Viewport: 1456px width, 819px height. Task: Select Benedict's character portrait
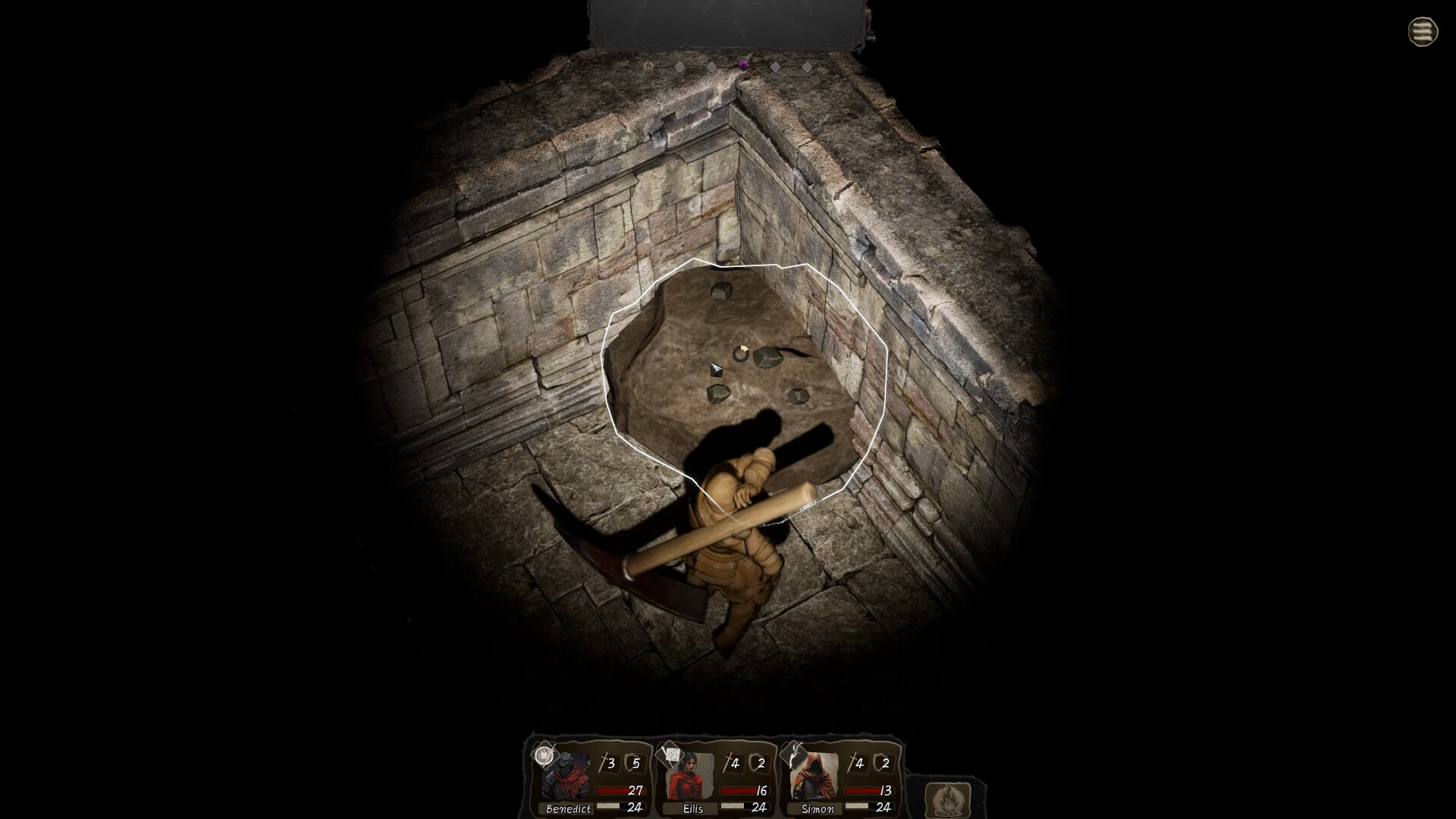[x=565, y=774]
